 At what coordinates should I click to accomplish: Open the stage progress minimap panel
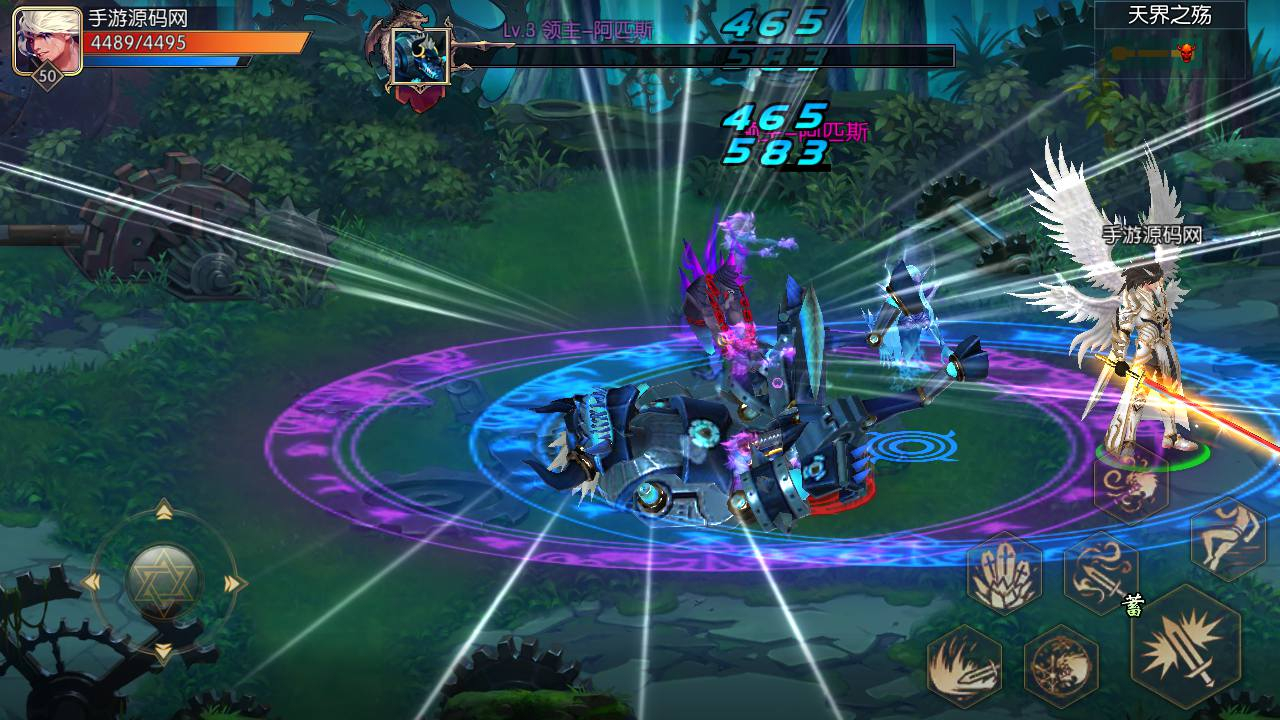click(1170, 40)
